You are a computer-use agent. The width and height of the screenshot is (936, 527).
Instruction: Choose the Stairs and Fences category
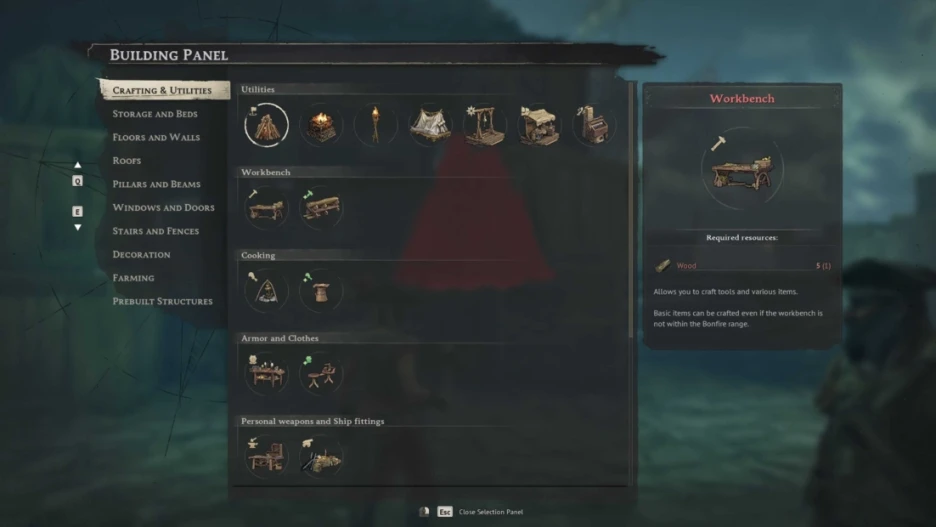tap(155, 231)
